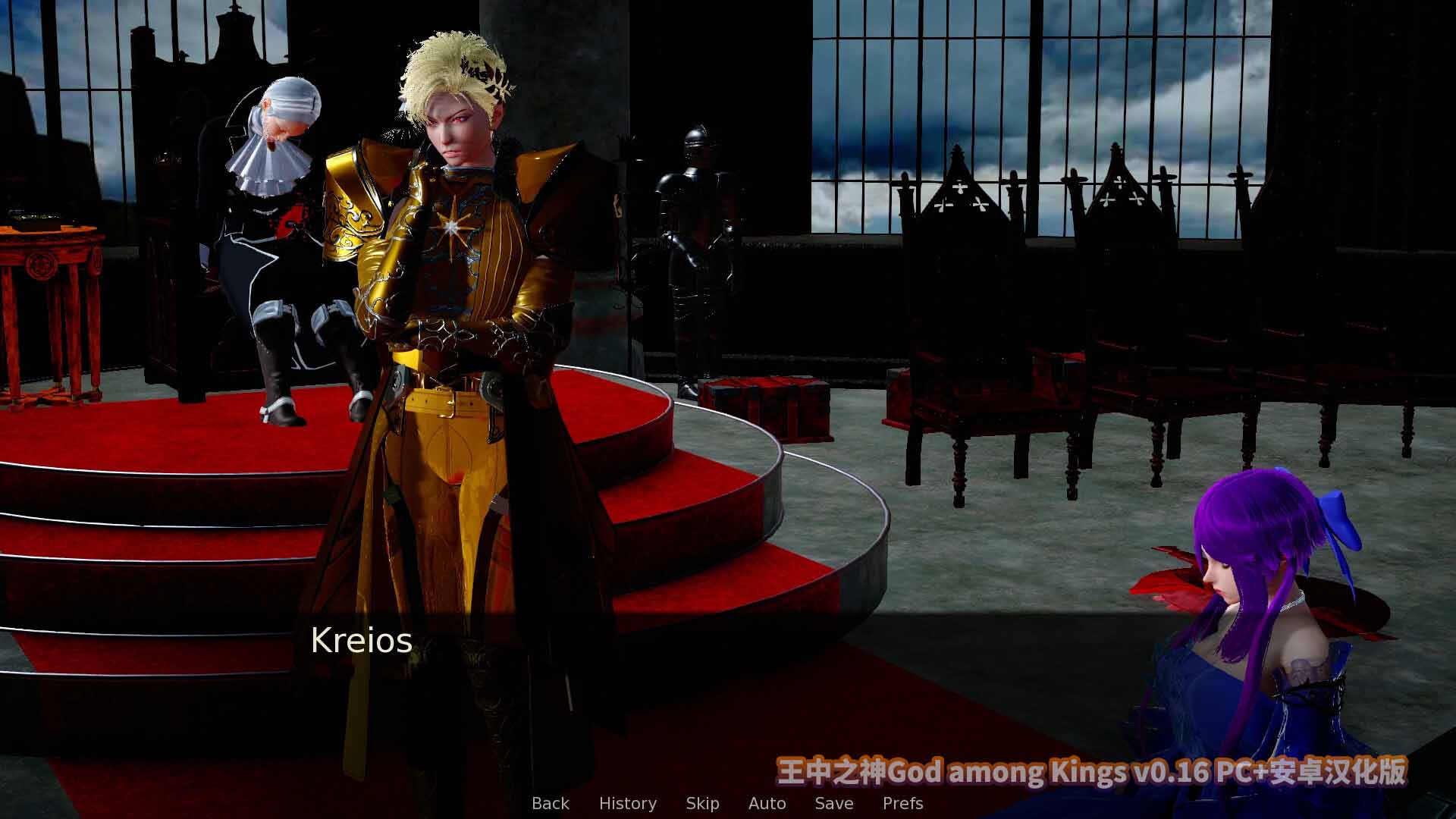Click the Back button in the quick menu

(x=551, y=803)
